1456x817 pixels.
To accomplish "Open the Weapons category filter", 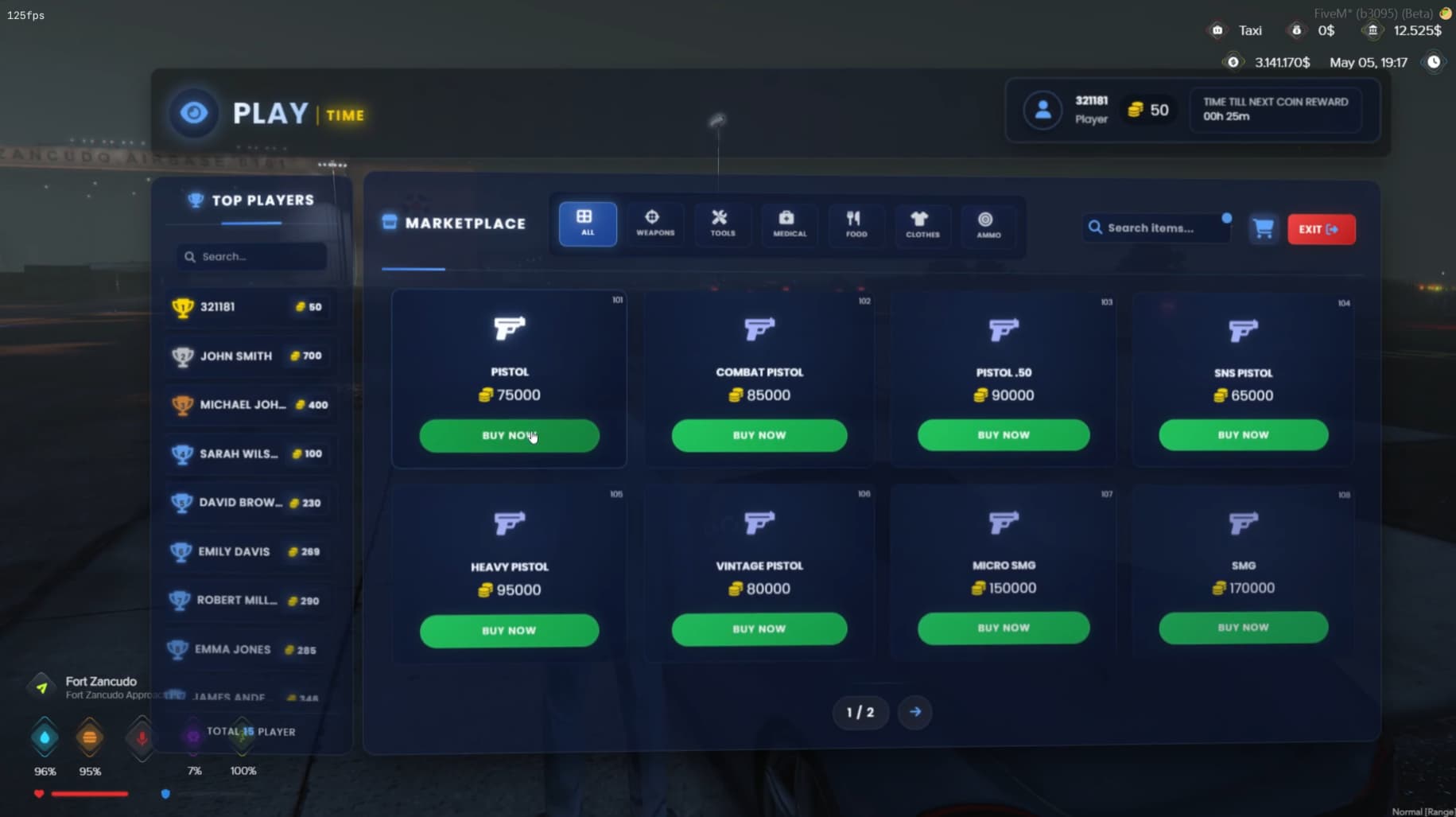I will click(x=654, y=224).
